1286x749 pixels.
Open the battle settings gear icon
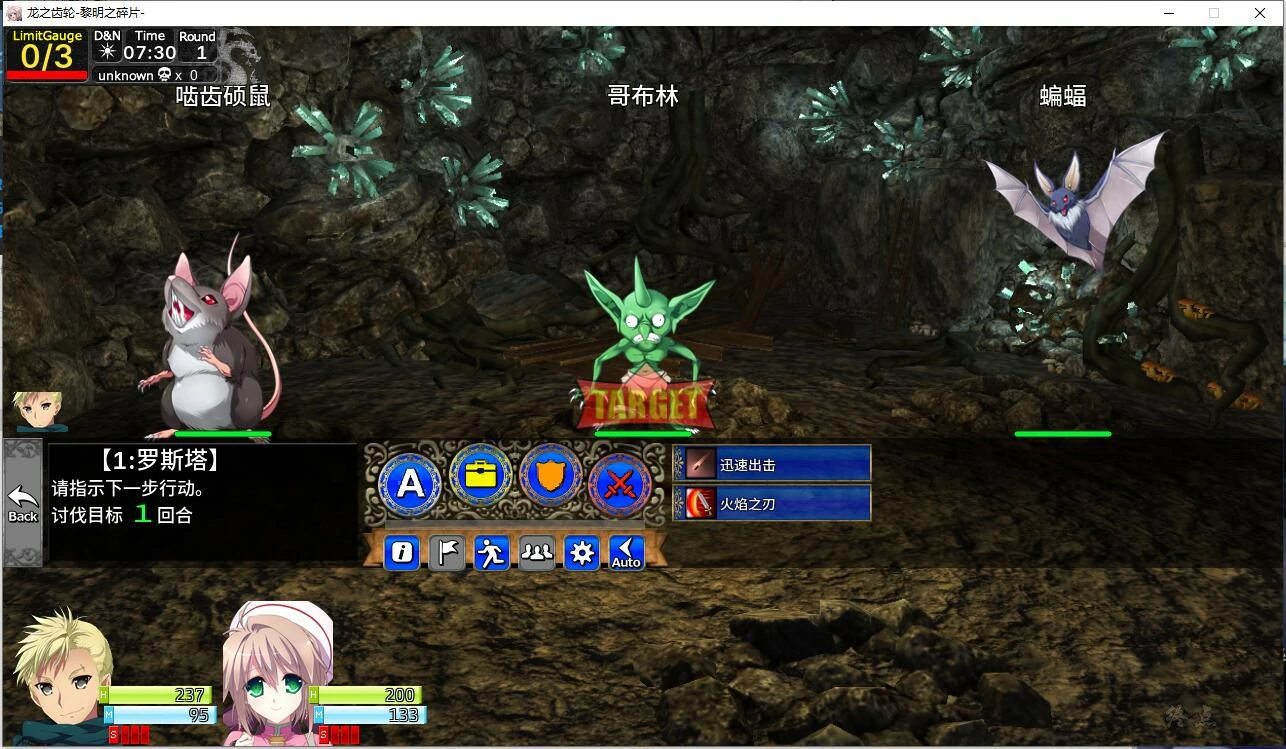(582, 552)
